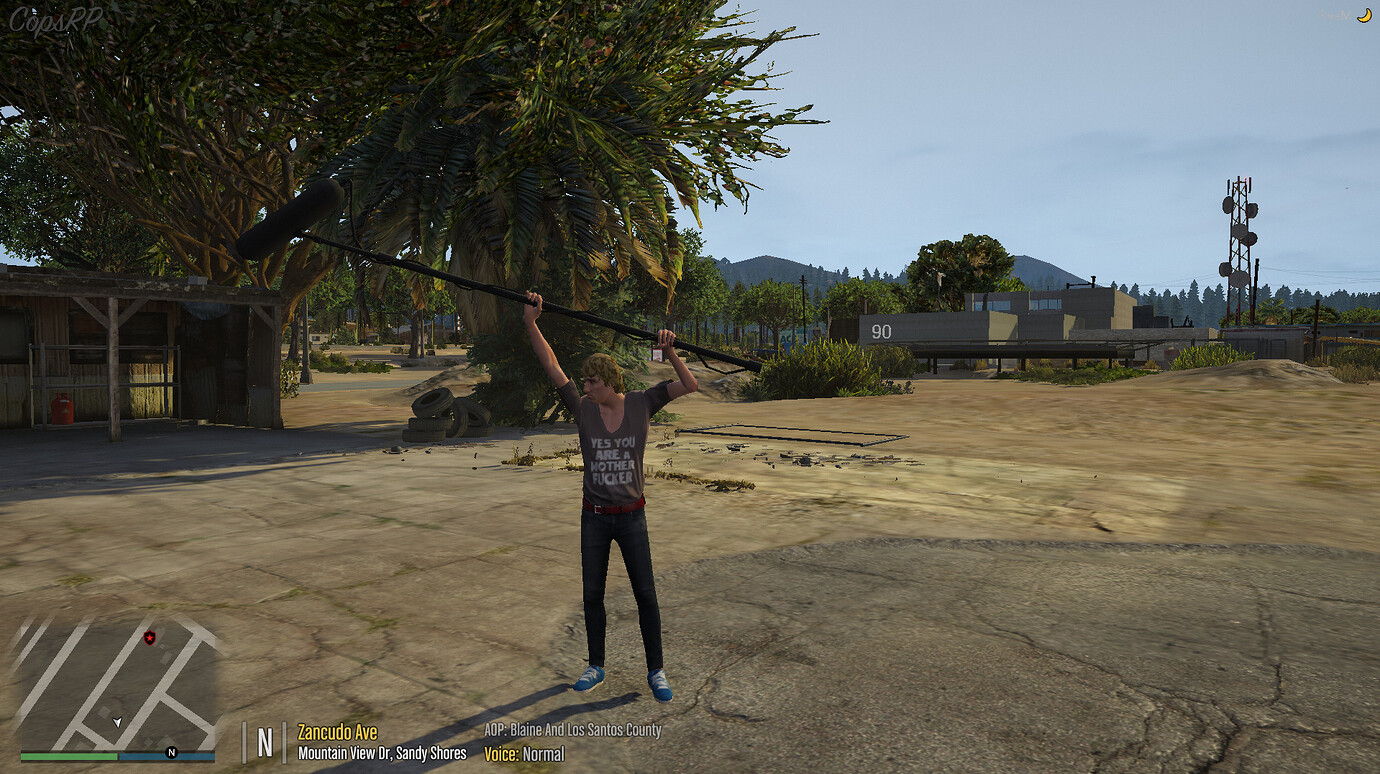This screenshot has height=774, width=1380.
Task: Select the Mountain View Dr, Sandy Shores label
Action: 382,753
